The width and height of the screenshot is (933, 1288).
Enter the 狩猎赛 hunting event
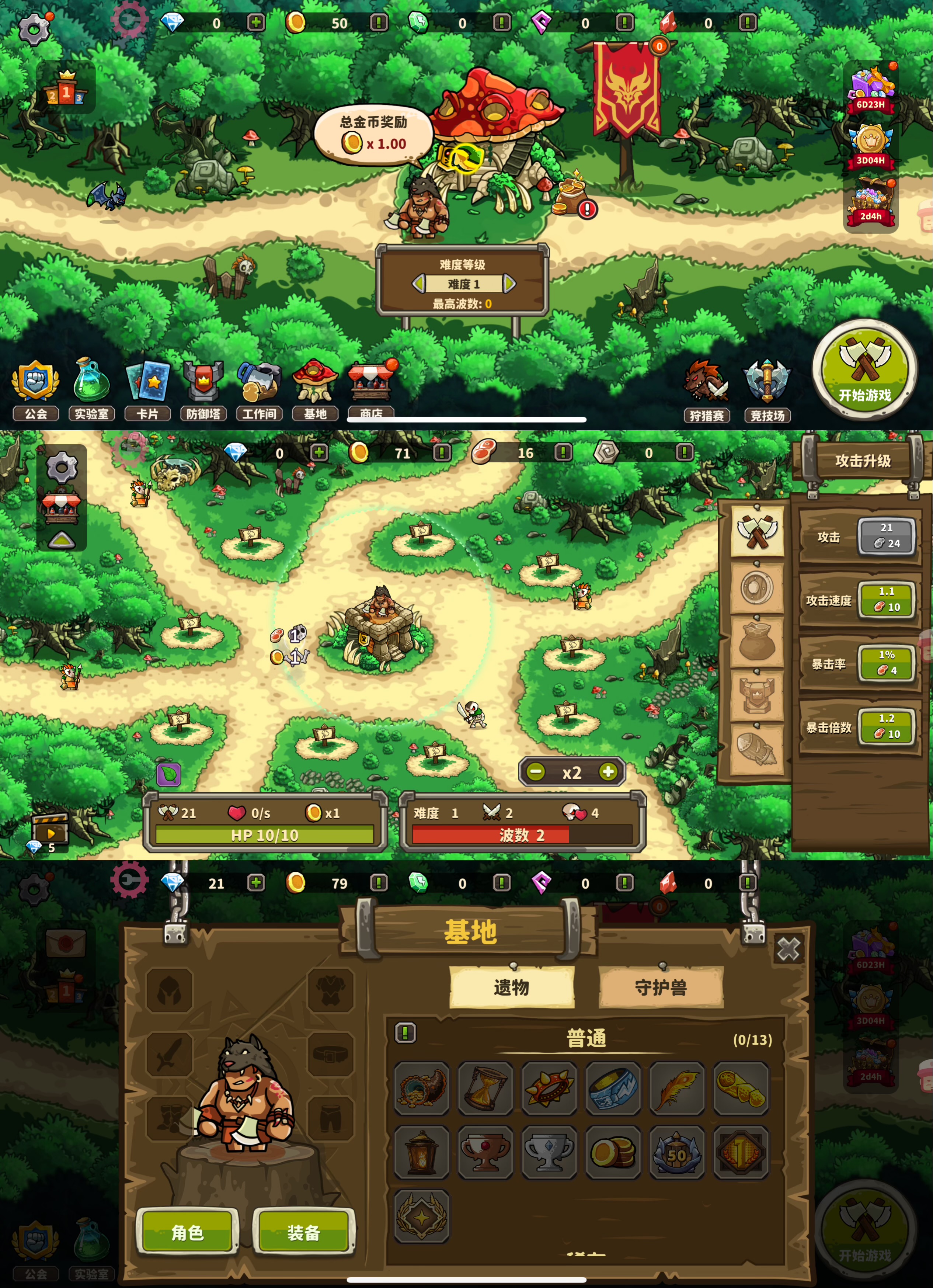click(706, 390)
